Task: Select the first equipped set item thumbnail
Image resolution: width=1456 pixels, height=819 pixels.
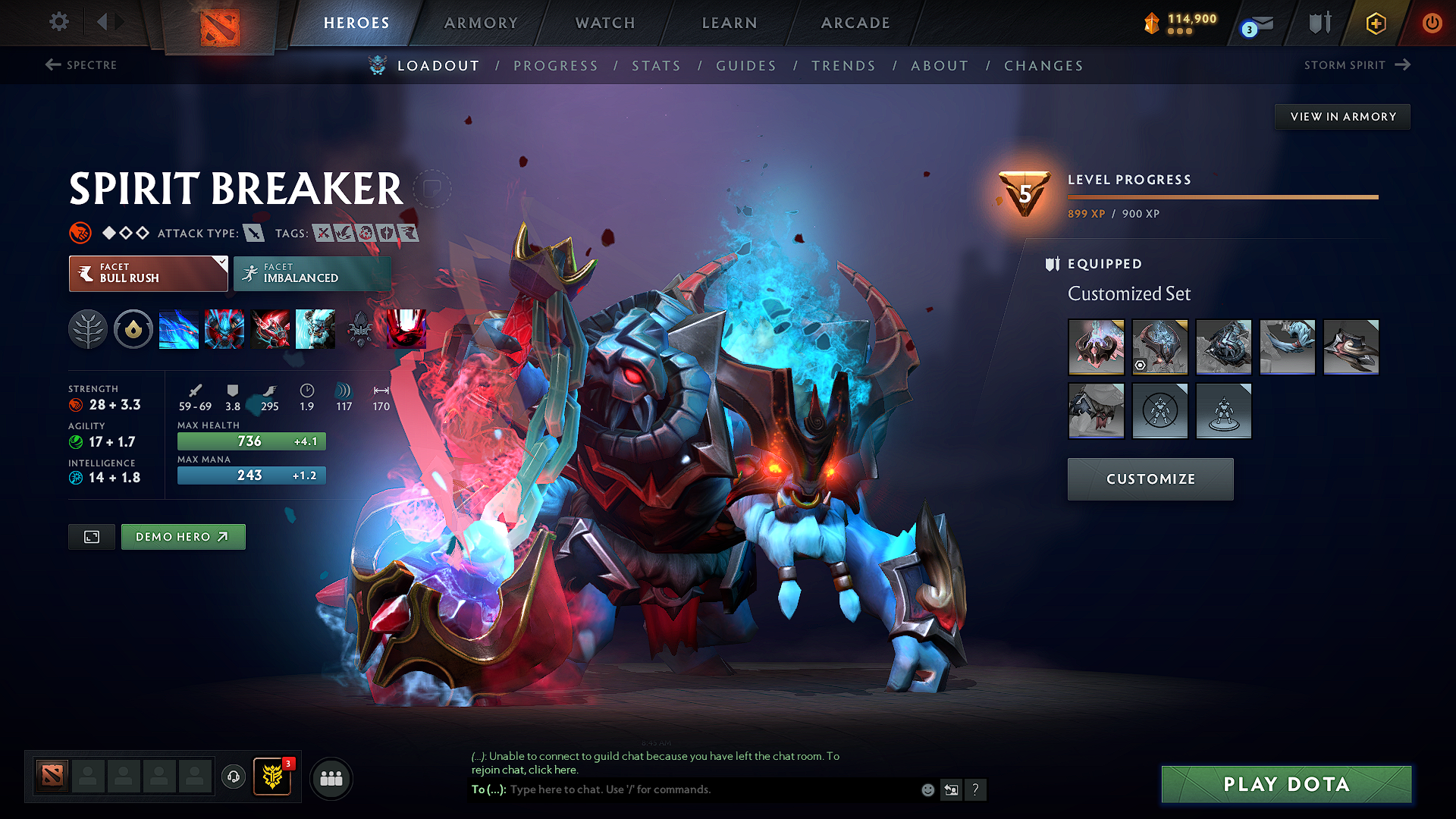Action: coord(1096,347)
